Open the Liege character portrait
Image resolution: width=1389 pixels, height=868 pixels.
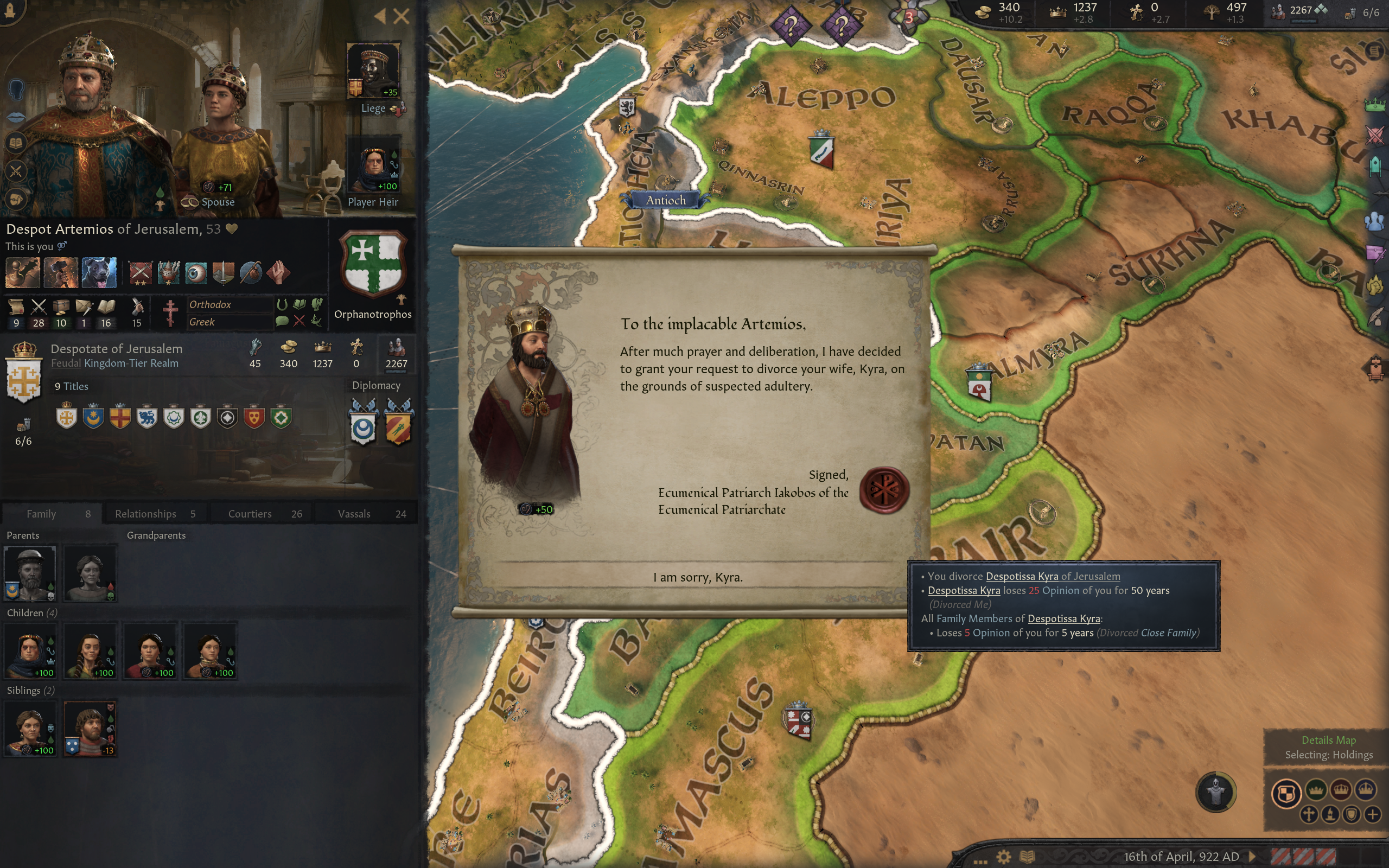click(373, 70)
